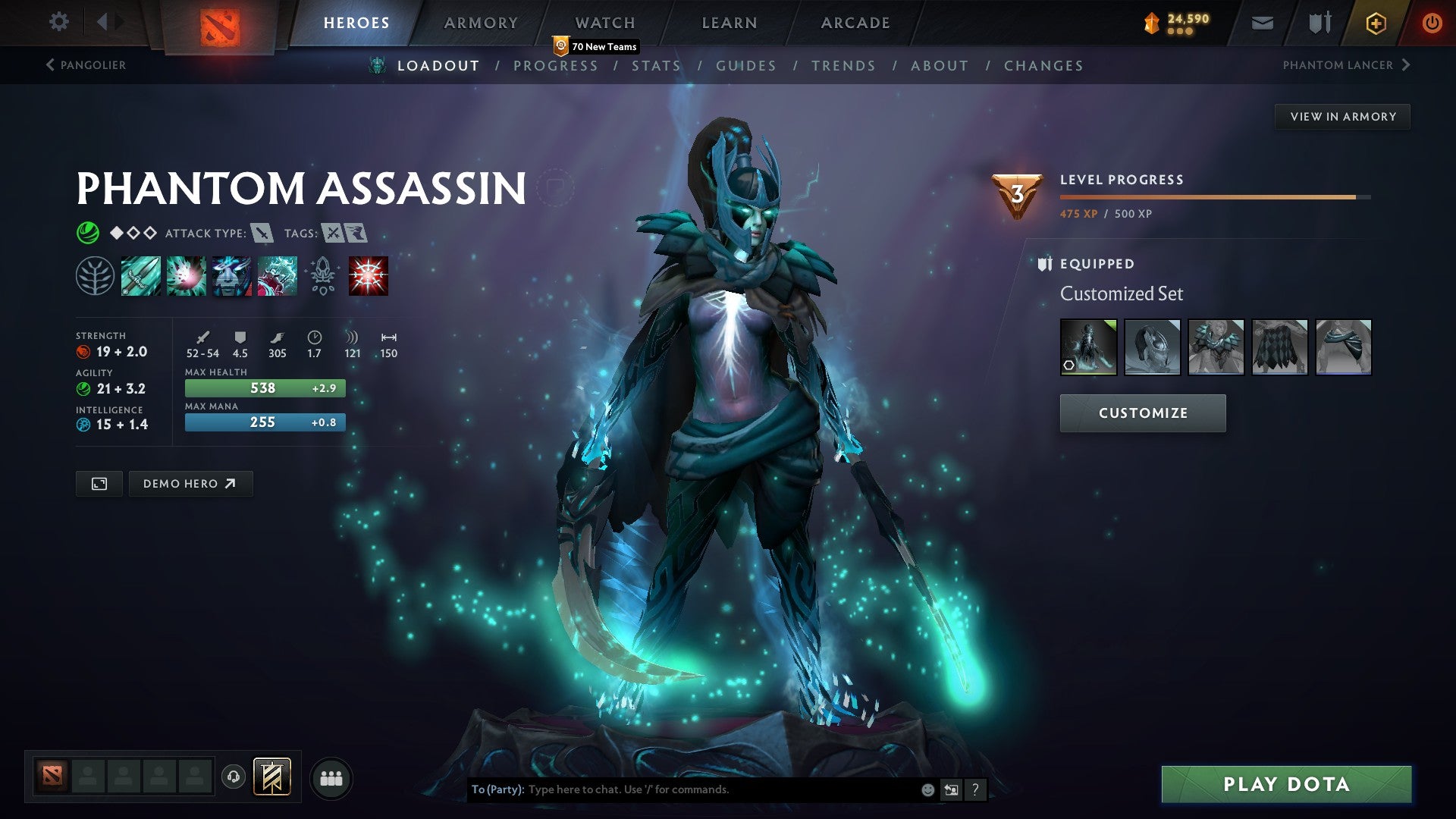Start matchmaking with Play Dota
1456x819 pixels.
(x=1286, y=784)
